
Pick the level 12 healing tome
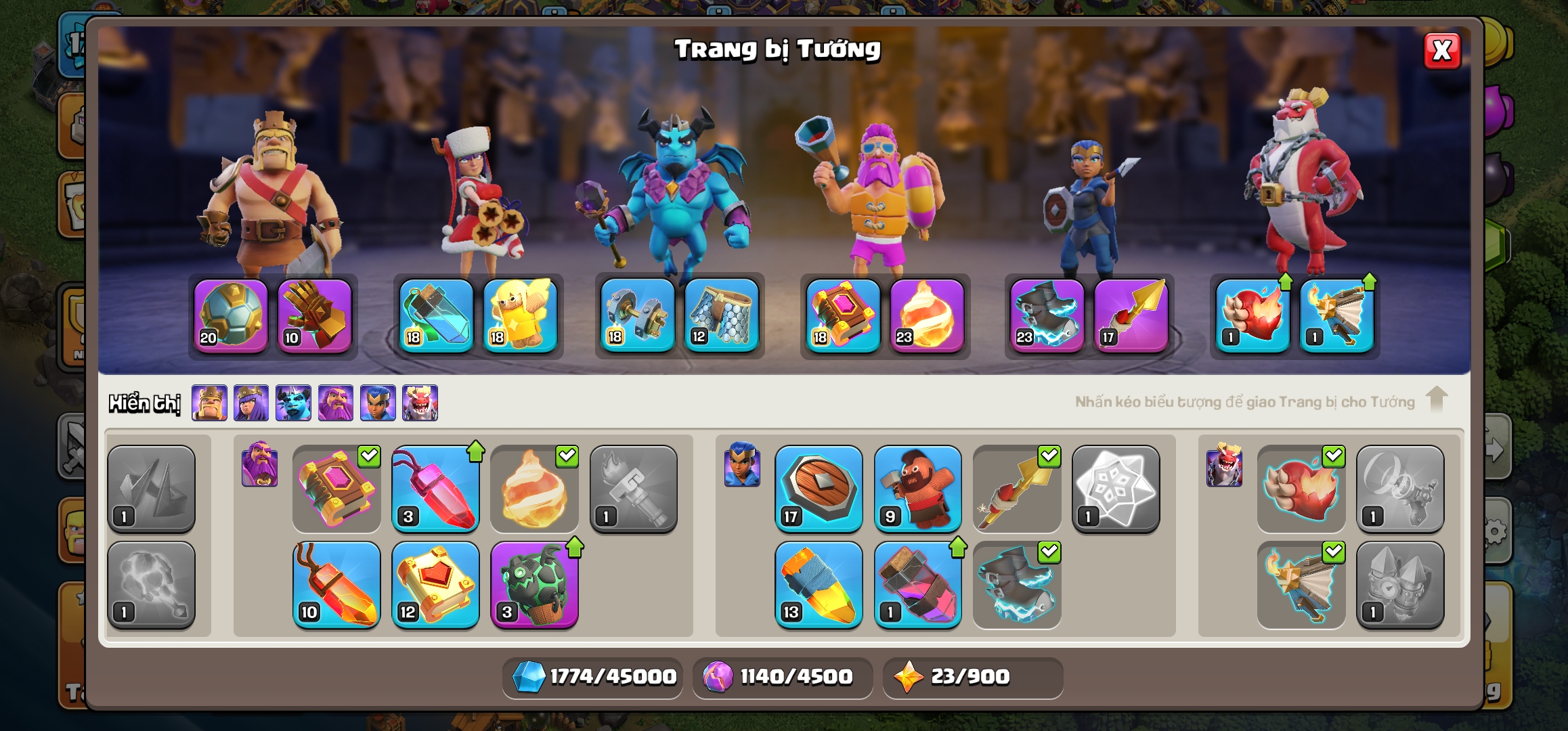(435, 585)
